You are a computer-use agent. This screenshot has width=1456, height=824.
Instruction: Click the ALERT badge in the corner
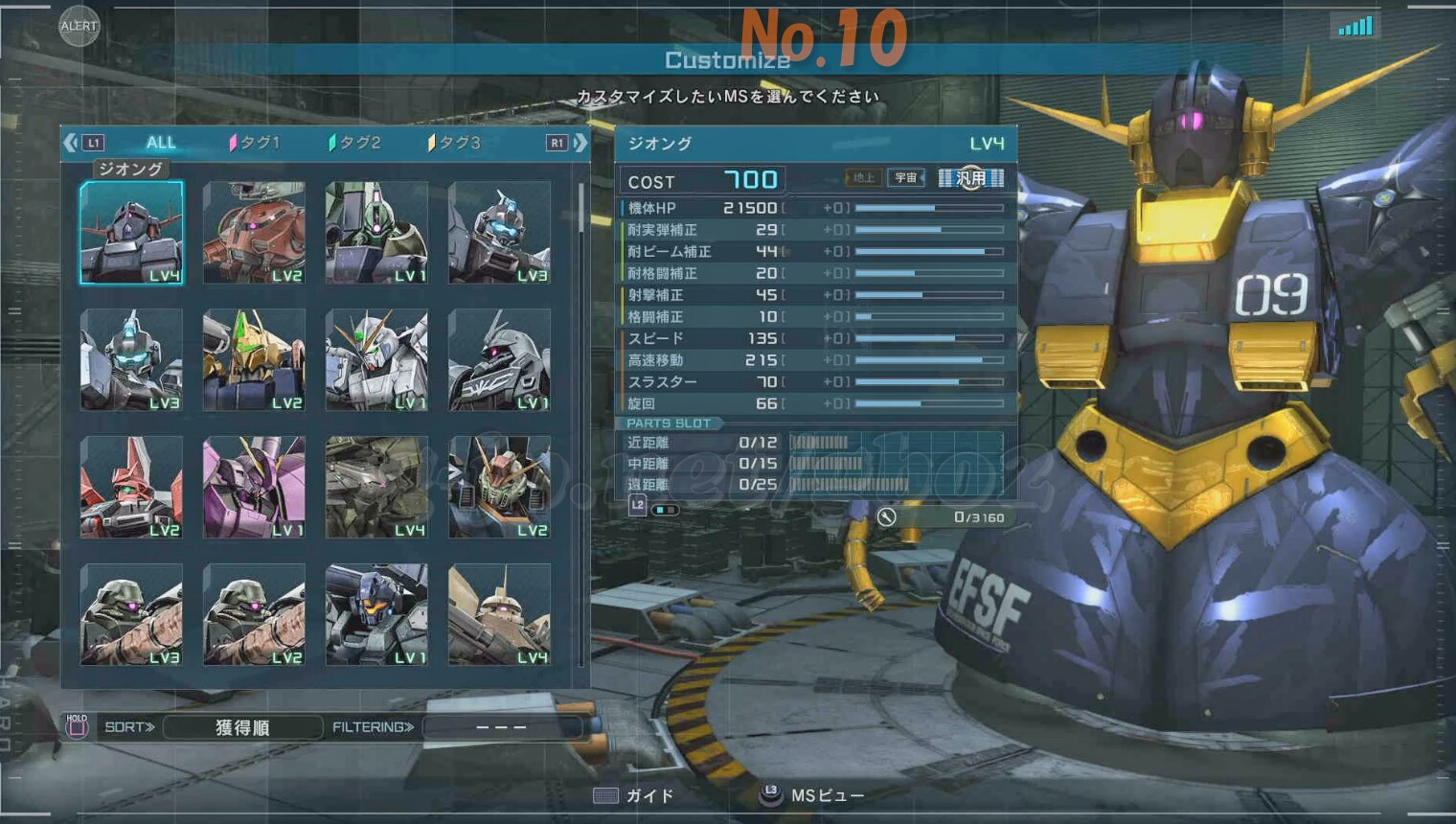coord(79,26)
